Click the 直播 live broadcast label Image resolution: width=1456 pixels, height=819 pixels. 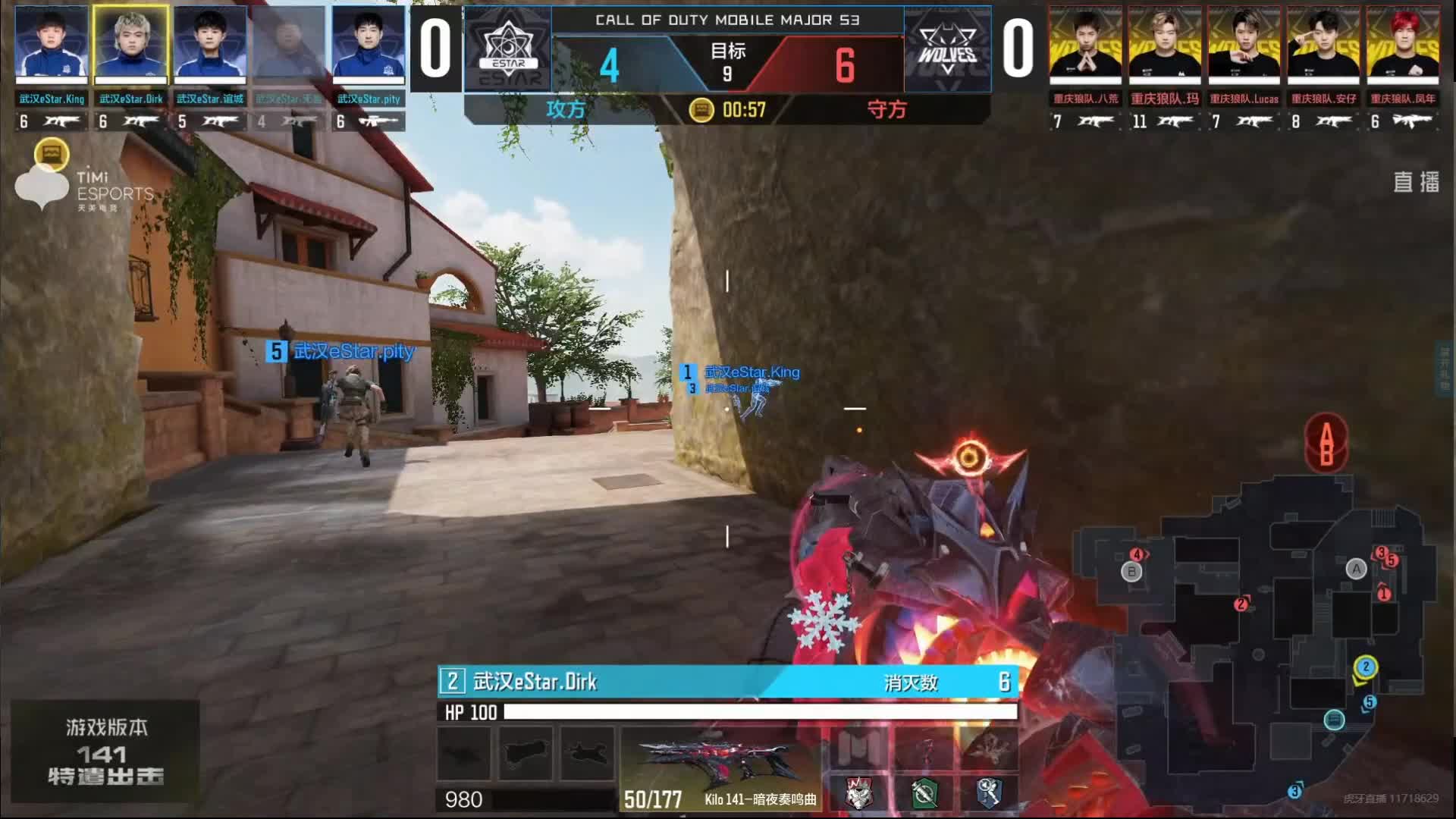click(1416, 182)
